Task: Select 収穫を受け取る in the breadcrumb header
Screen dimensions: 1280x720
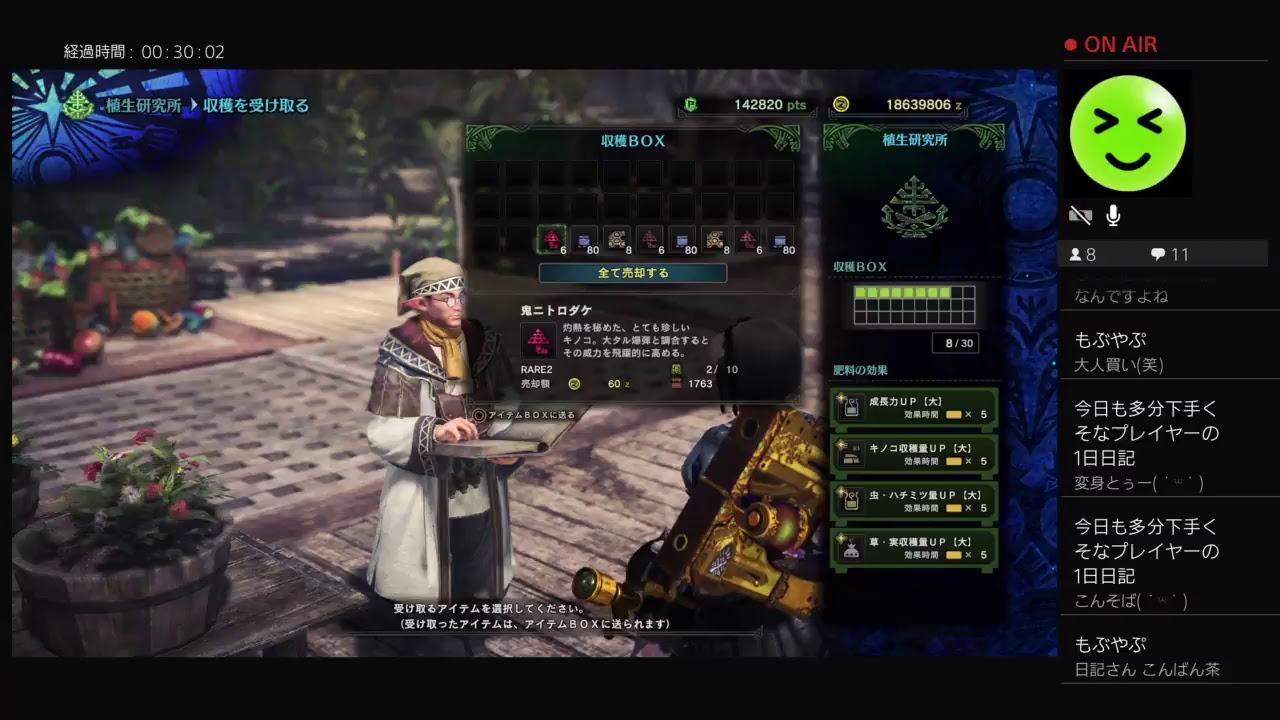Action: [x=253, y=105]
